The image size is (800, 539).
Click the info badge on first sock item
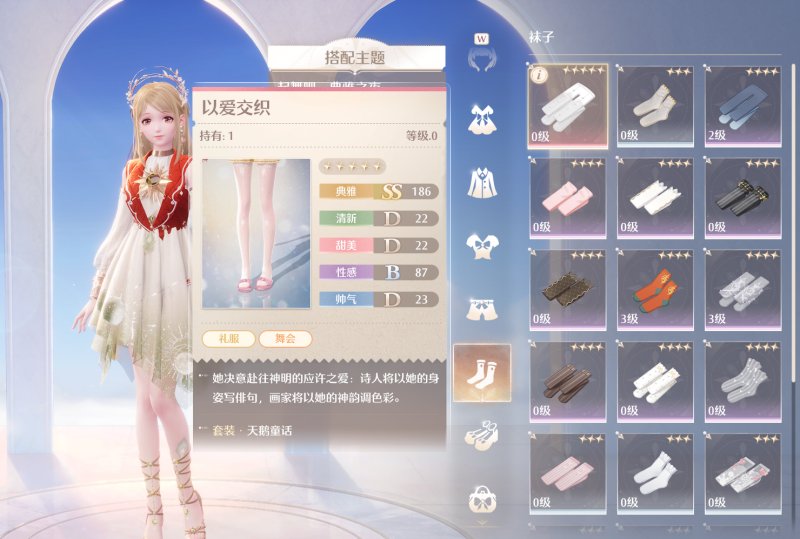[536, 73]
